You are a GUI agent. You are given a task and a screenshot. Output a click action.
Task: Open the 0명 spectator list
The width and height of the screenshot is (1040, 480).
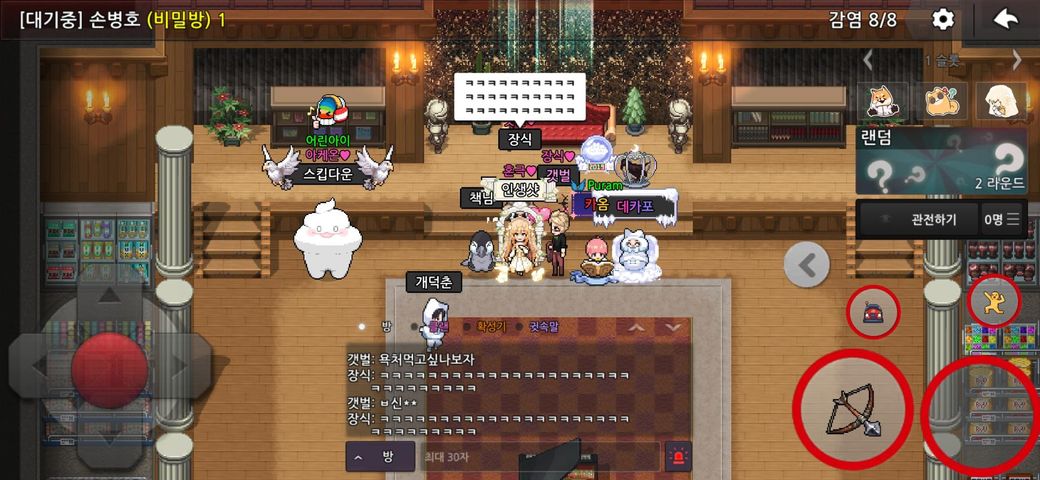tap(1003, 219)
